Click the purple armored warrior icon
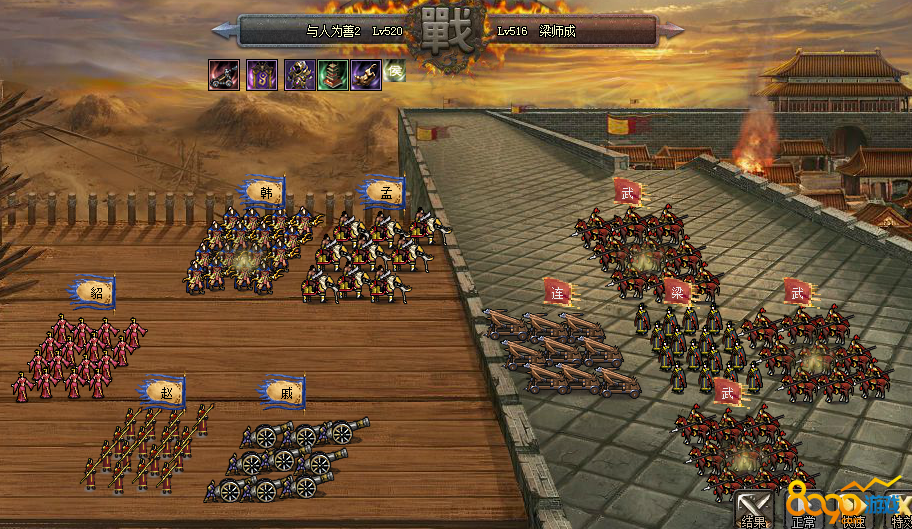912x529 pixels. click(x=299, y=74)
